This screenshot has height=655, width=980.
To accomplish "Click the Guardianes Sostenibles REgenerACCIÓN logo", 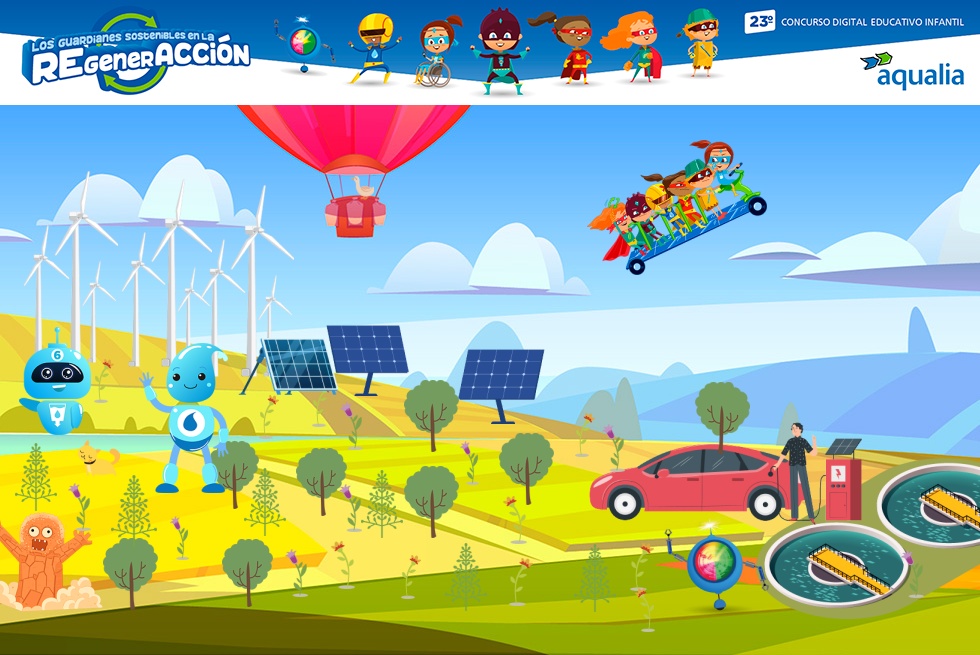I will pyautogui.click(x=136, y=54).
